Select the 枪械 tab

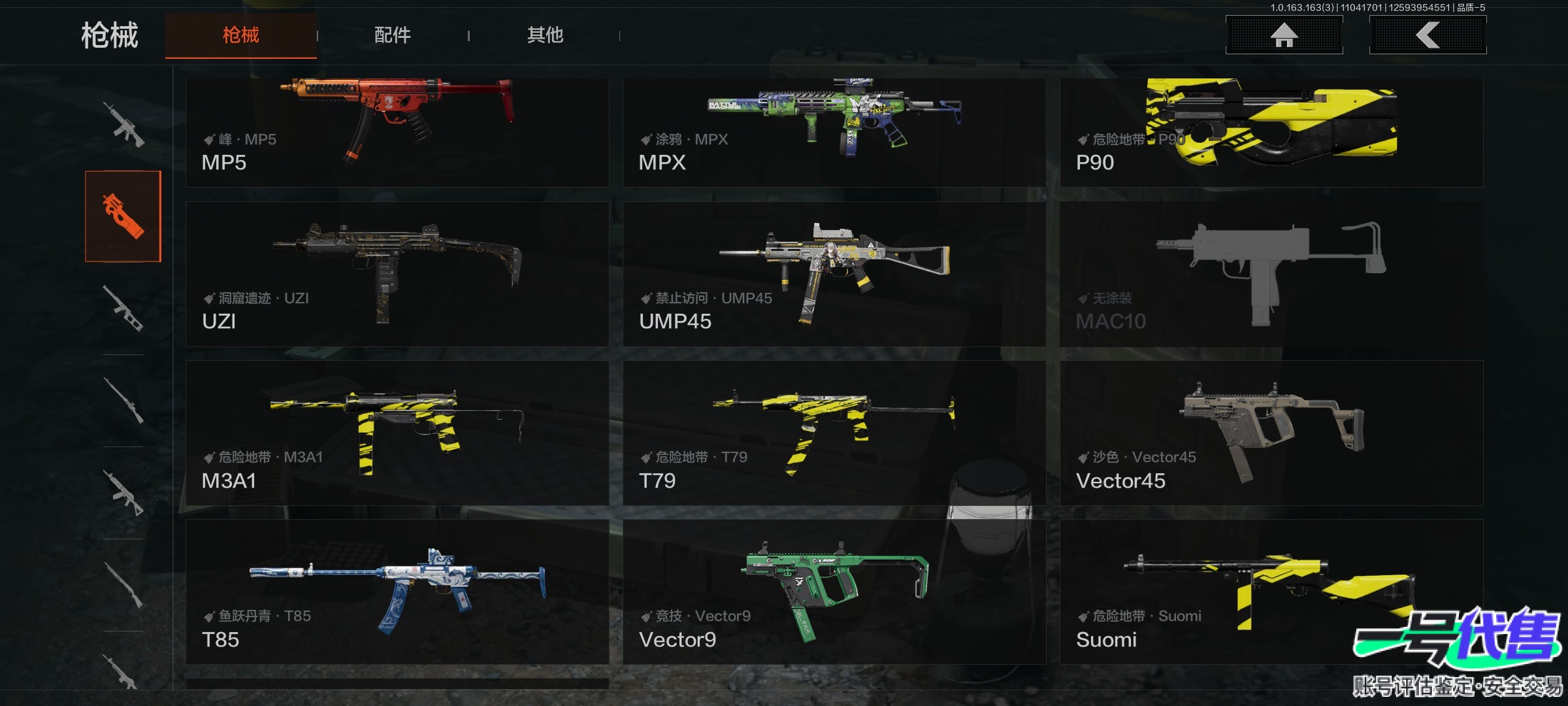(240, 35)
